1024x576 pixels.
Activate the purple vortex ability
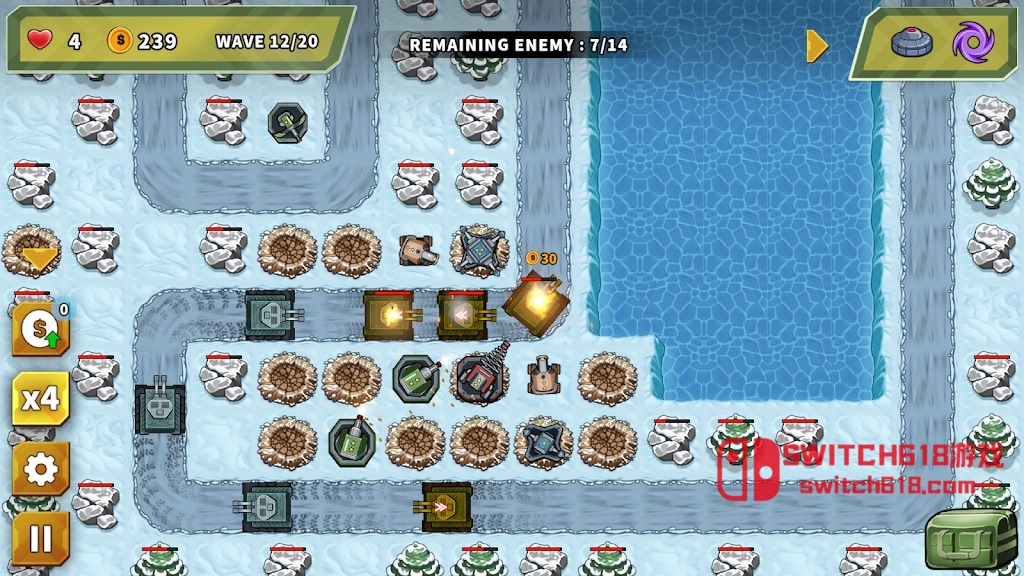point(972,43)
